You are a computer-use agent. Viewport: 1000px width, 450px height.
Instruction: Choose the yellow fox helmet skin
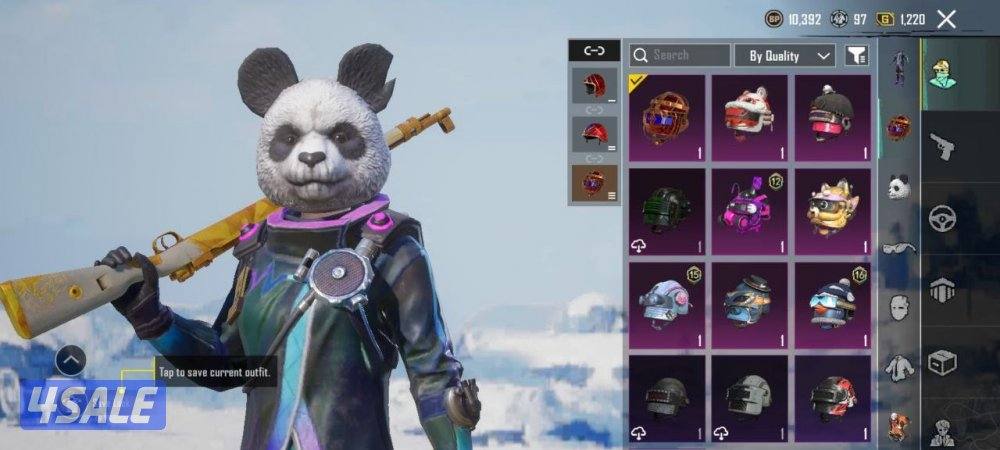pos(832,210)
